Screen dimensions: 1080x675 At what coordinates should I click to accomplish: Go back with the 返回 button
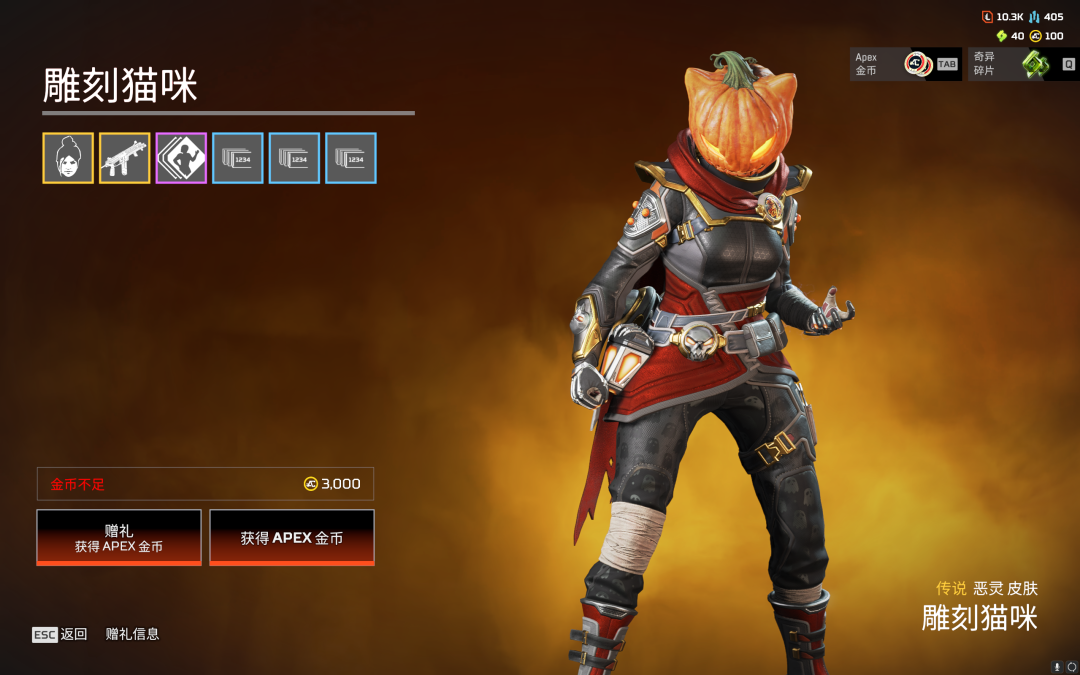[x=60, y=634]
